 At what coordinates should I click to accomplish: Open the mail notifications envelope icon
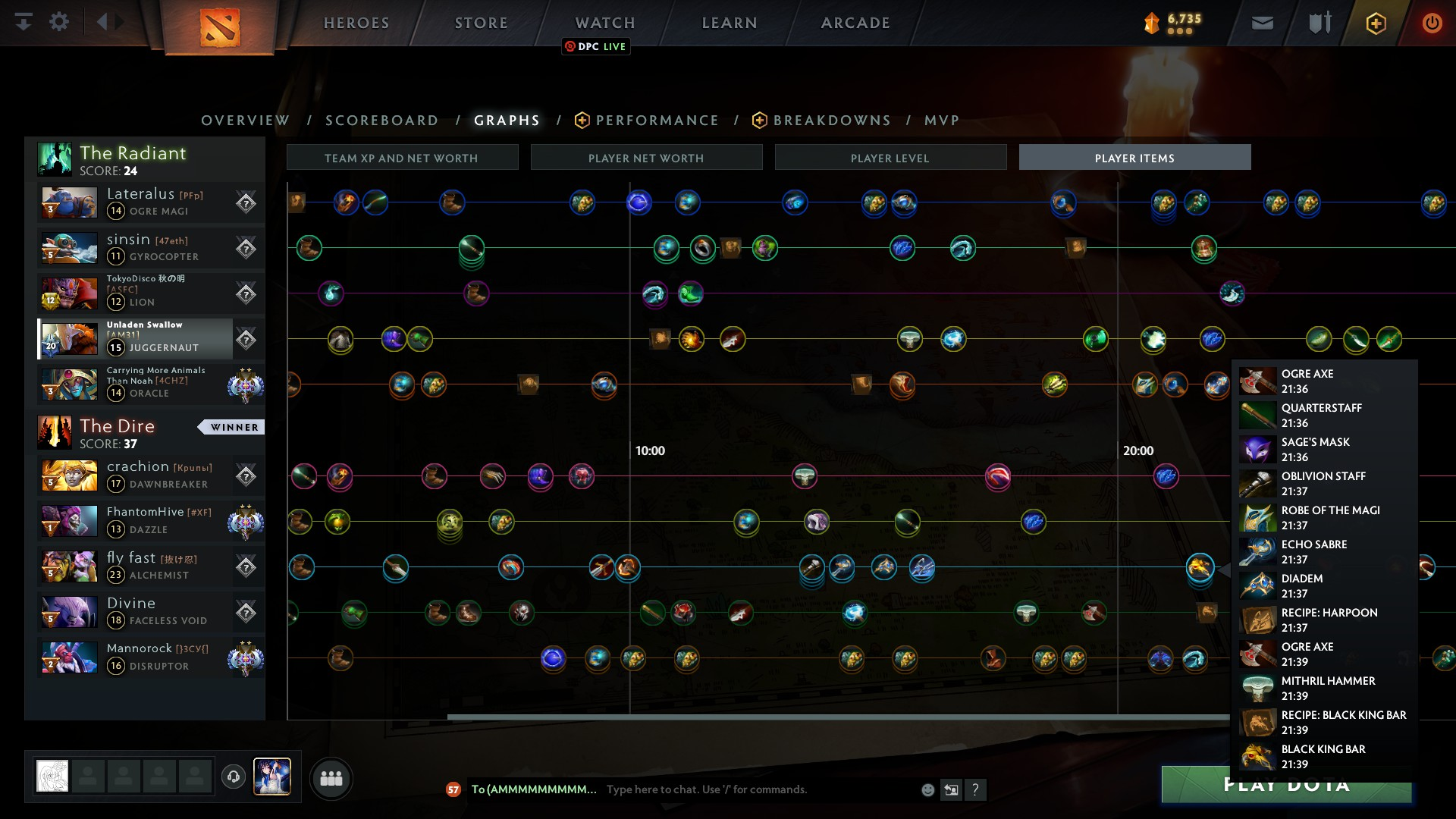coord(1261,22)
